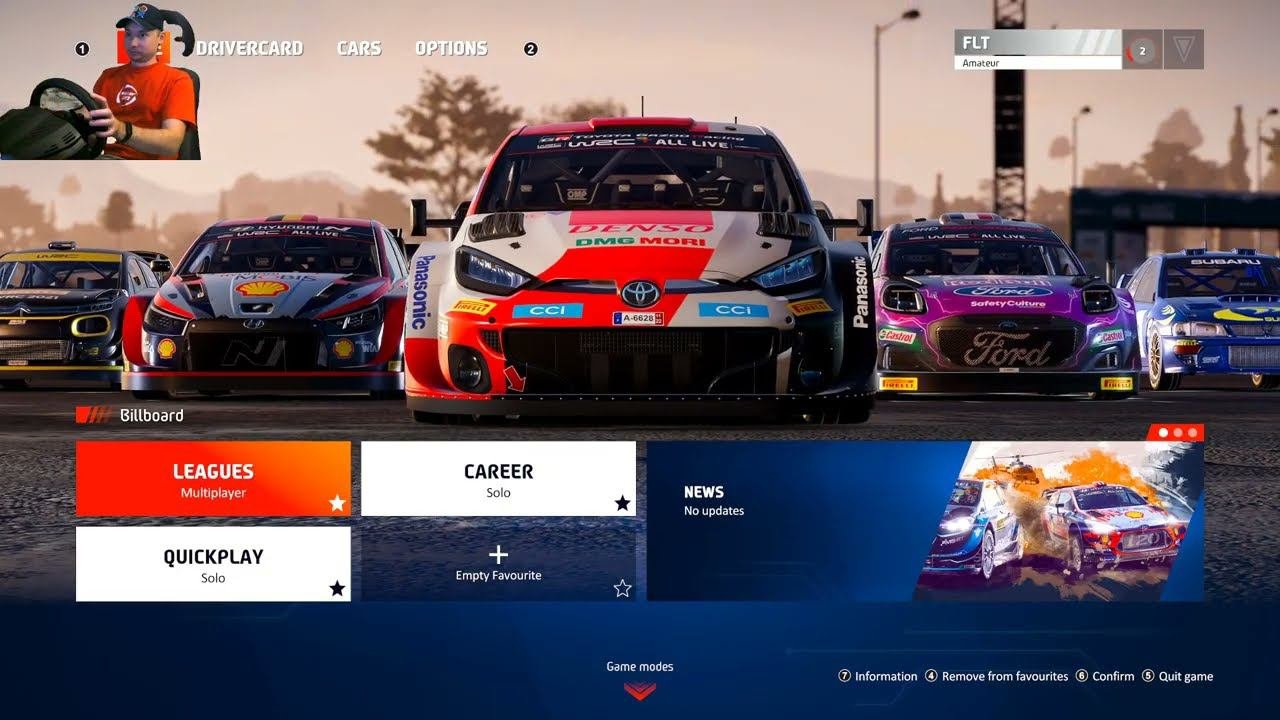Click the triangle emblem icon beside the profile

coord(1184,49)
